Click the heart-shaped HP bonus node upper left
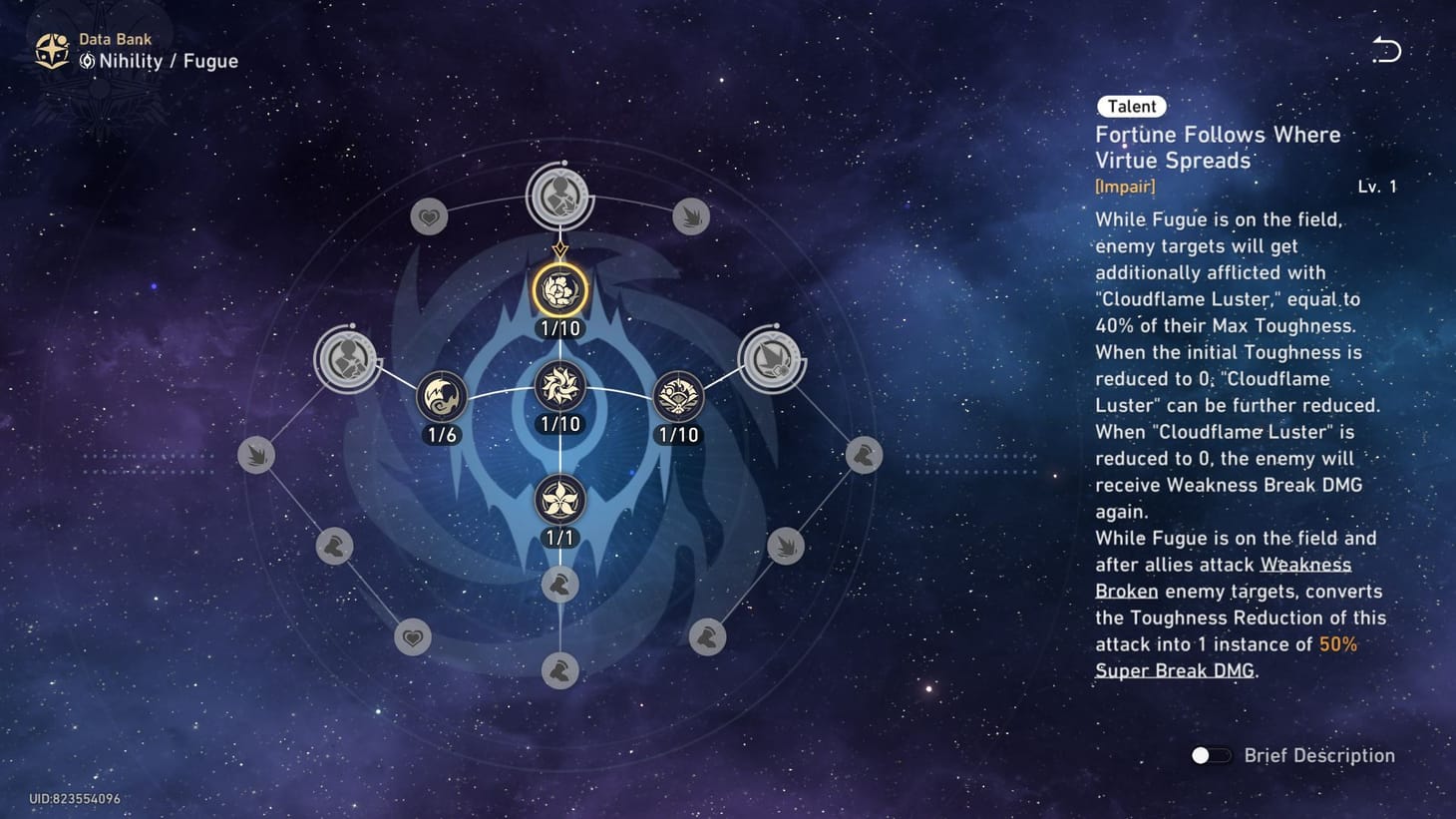The width and height of the screenshot is (1456, 819). coord(429,215)
